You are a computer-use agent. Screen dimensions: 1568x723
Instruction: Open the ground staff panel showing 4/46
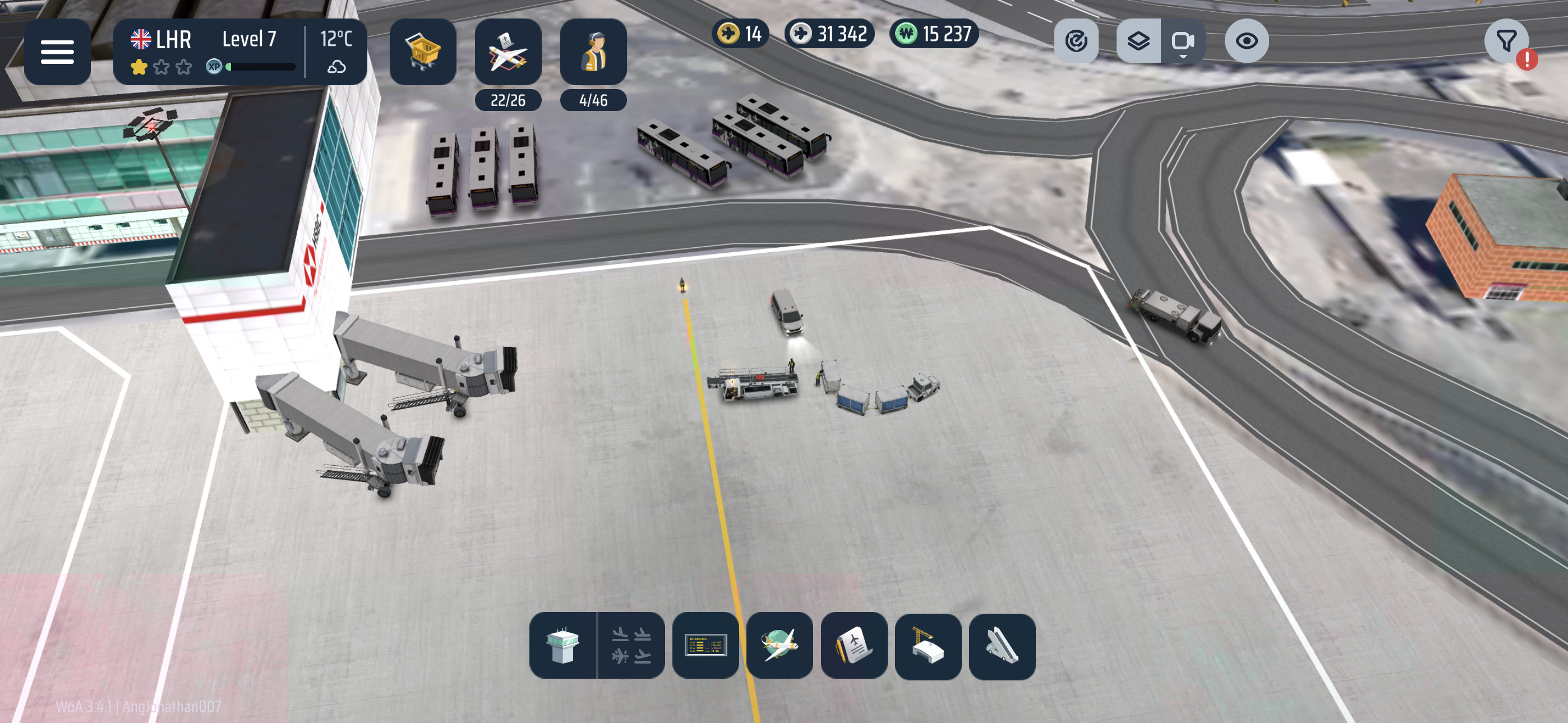(593, 52)
